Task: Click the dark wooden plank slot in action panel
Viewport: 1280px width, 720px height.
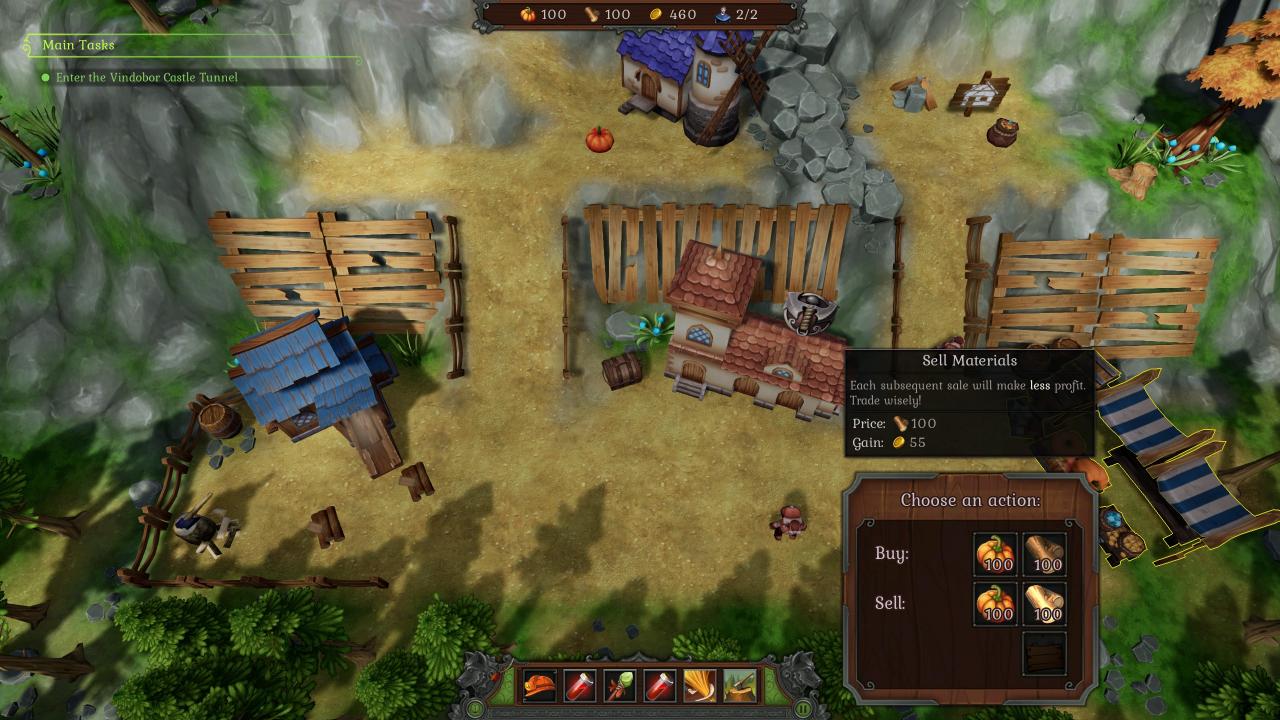Action: [1045, 653]
